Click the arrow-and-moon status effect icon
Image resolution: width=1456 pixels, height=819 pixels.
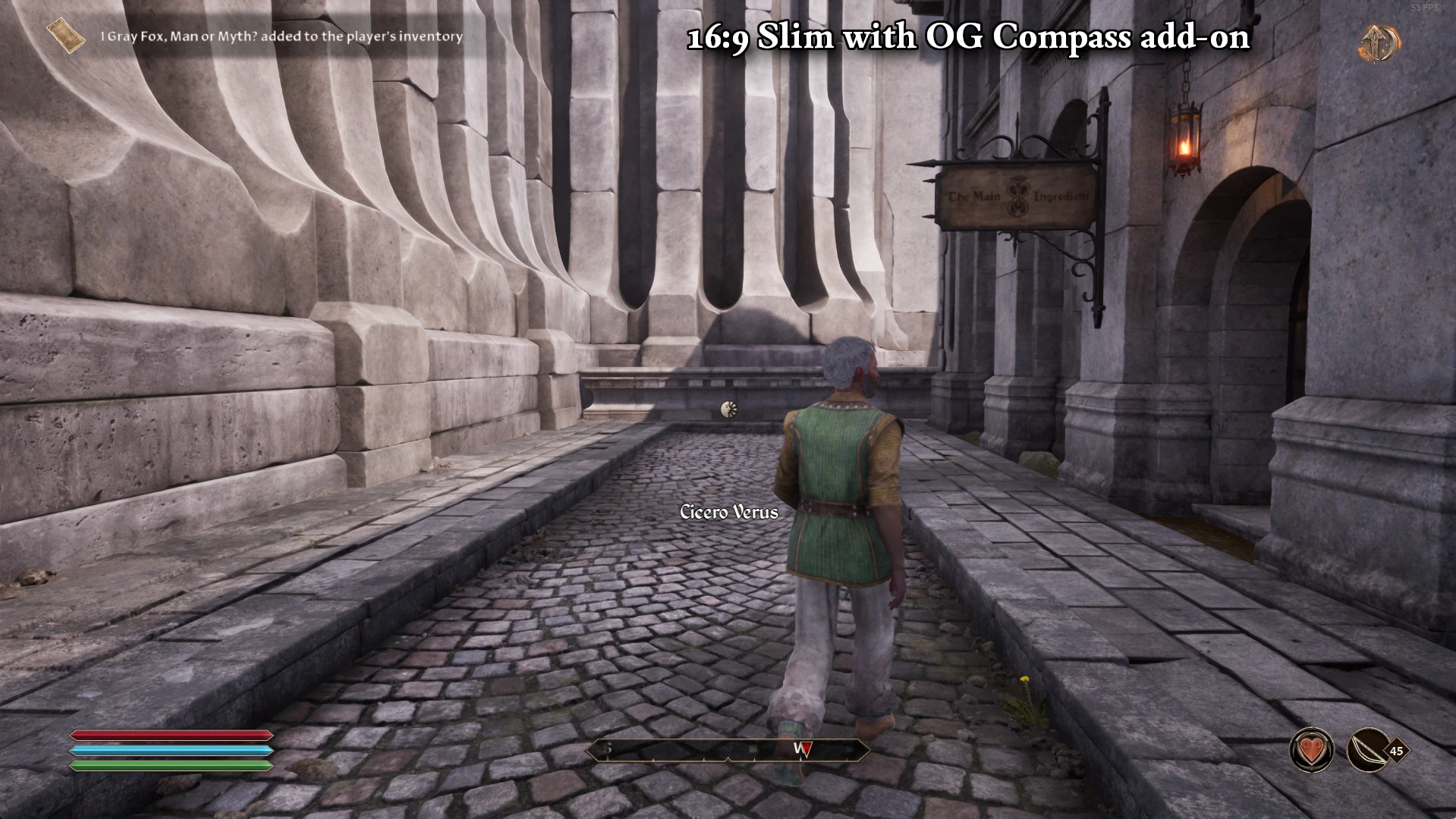point(1379,43)
